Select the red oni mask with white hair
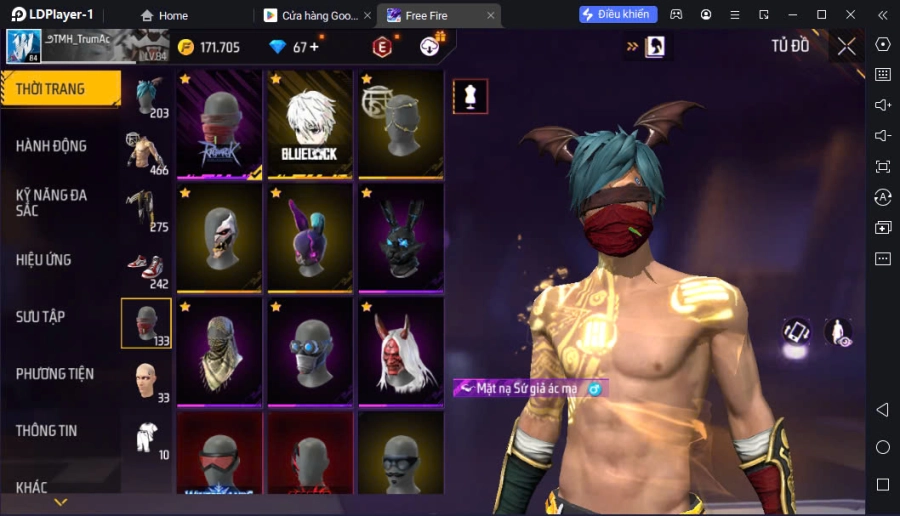This screenshot has height=516, width=900. click(x=400, y=350)
